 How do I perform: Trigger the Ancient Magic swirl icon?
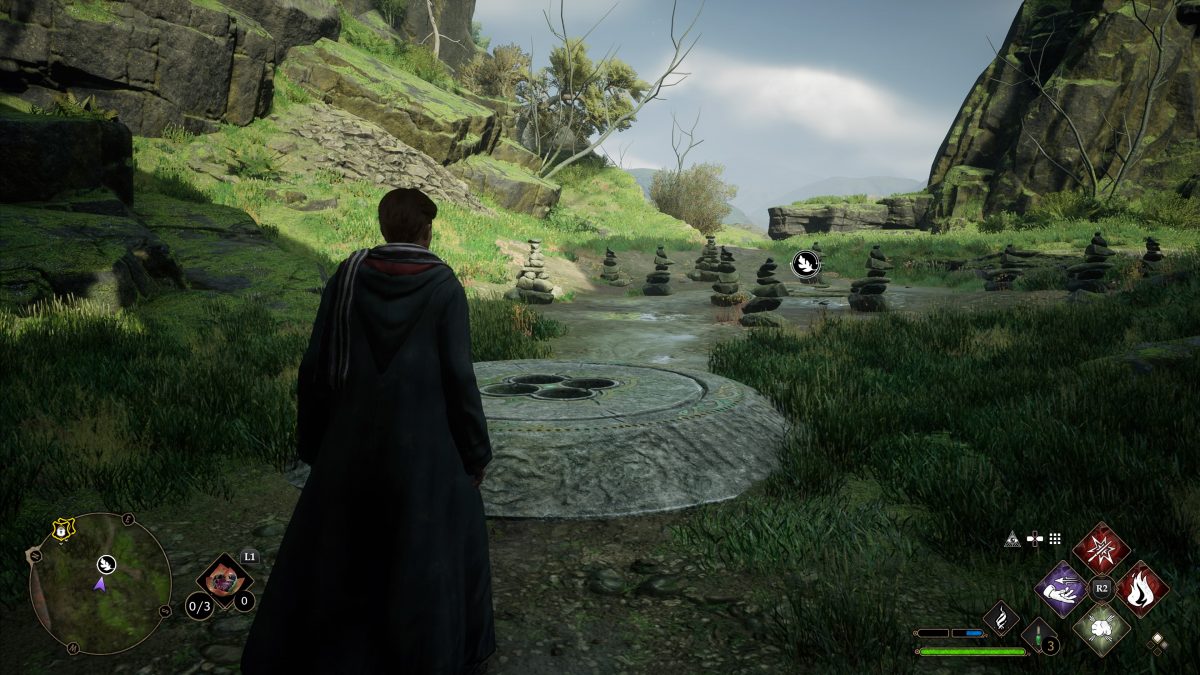click(1001, 618)
